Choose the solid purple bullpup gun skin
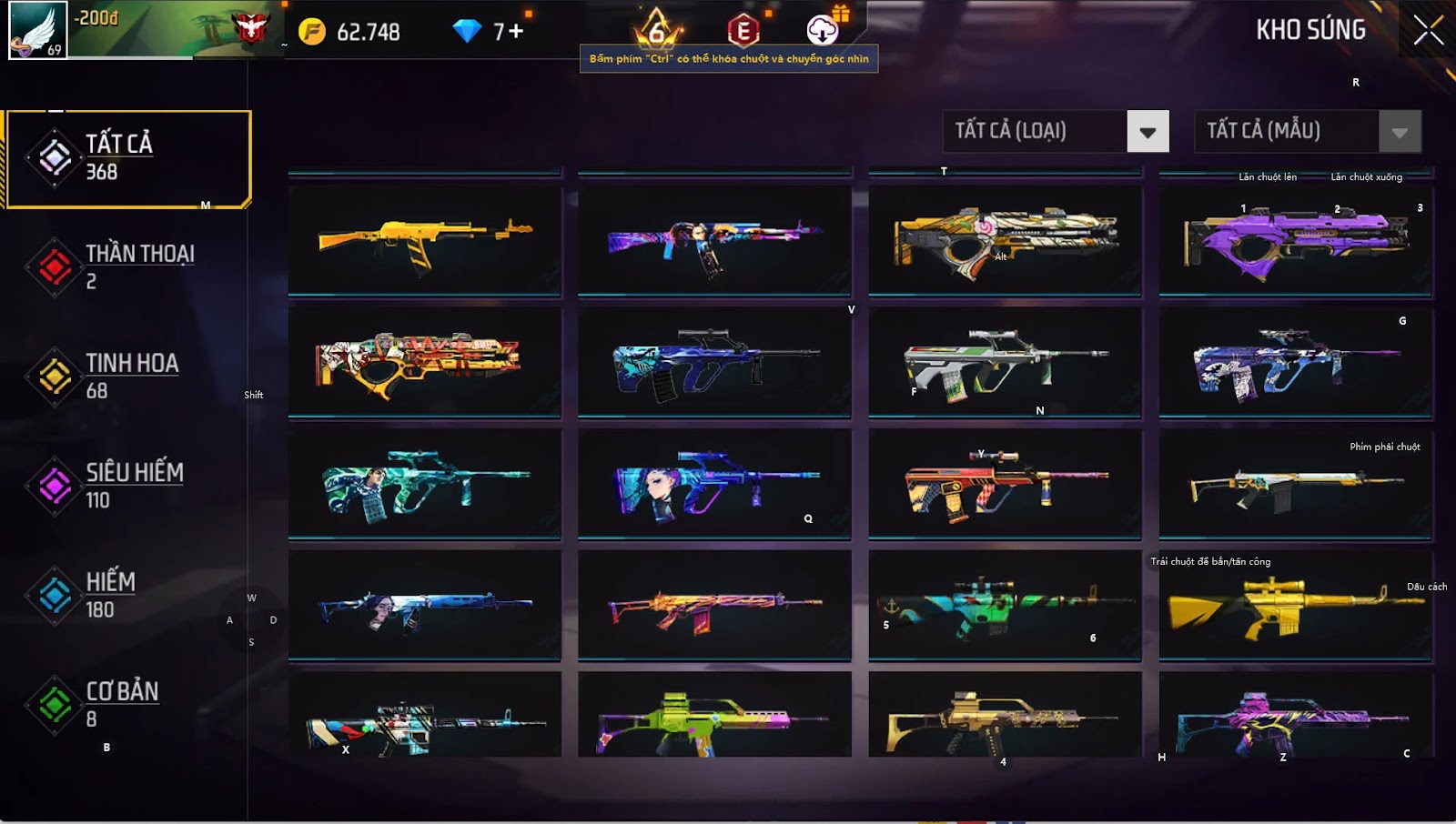1456x824 pixels. click(1295, 241)
